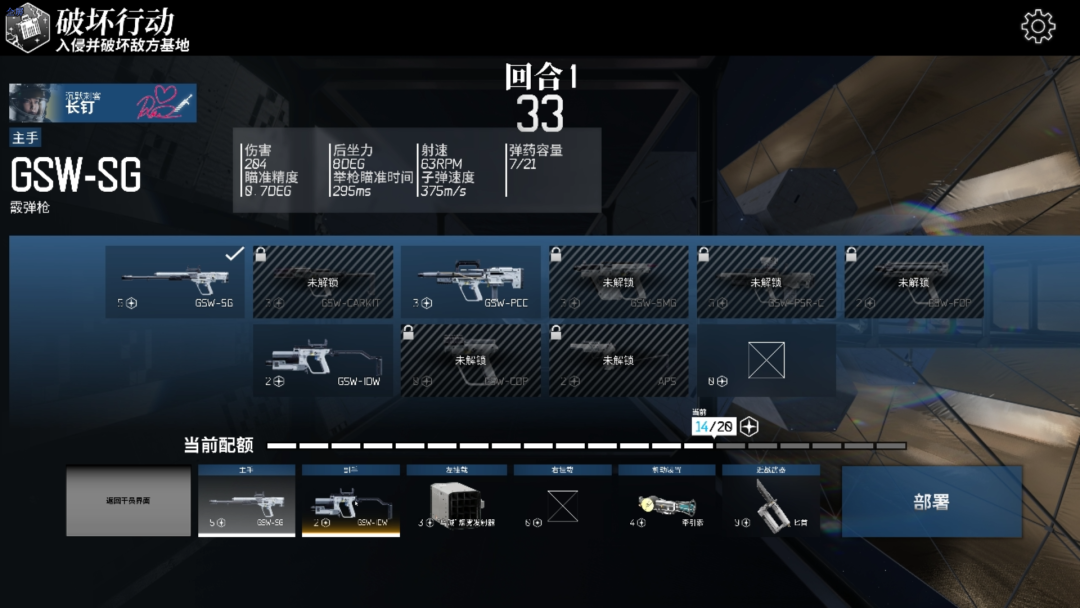Select the GSW-SG shotgun in weapon grid
The height and width of the screenshot is (608, 1080).
pyautogui.click(x=175, y=282)
